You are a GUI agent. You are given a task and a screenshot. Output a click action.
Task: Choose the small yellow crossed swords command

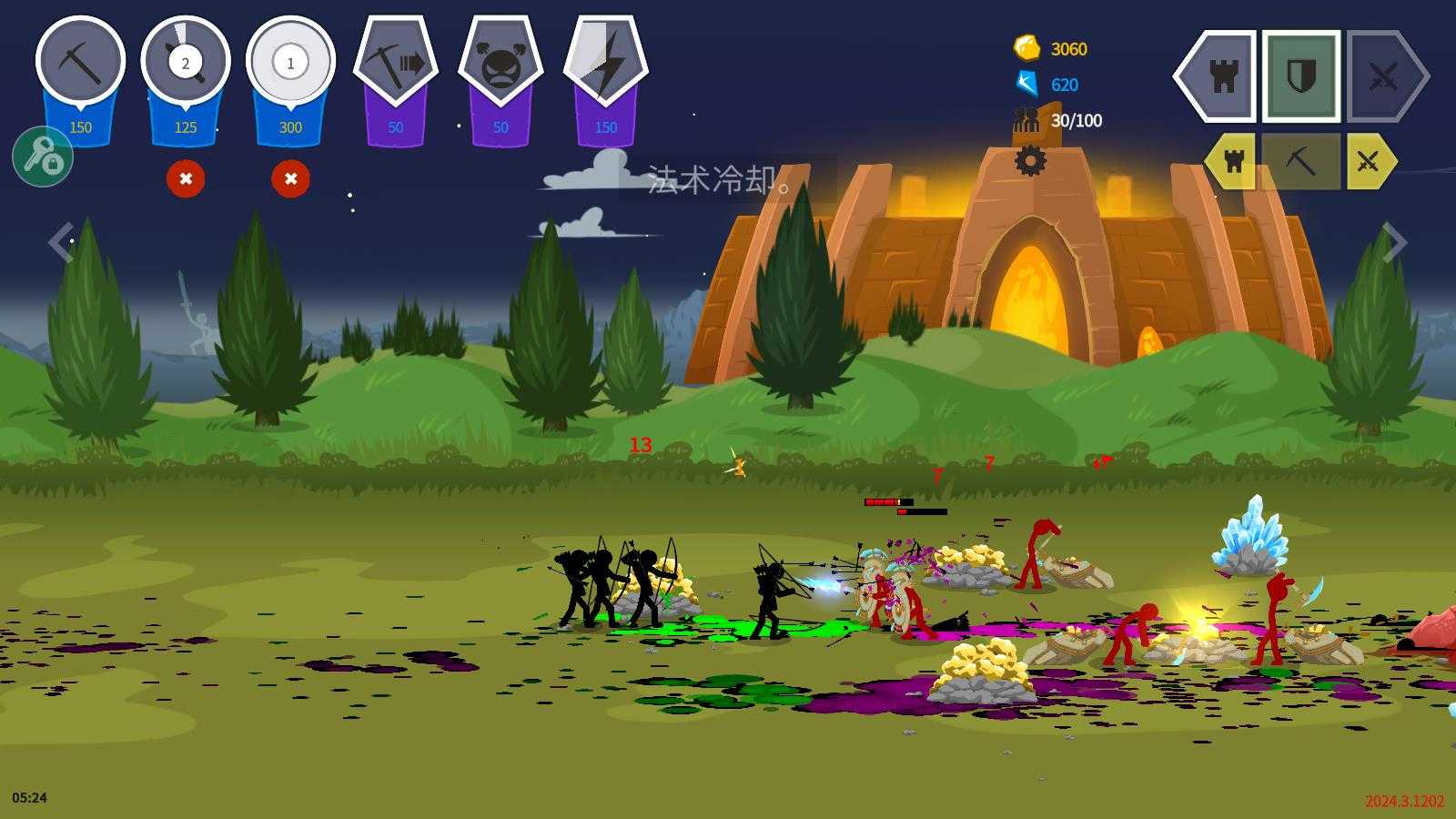1368,162
